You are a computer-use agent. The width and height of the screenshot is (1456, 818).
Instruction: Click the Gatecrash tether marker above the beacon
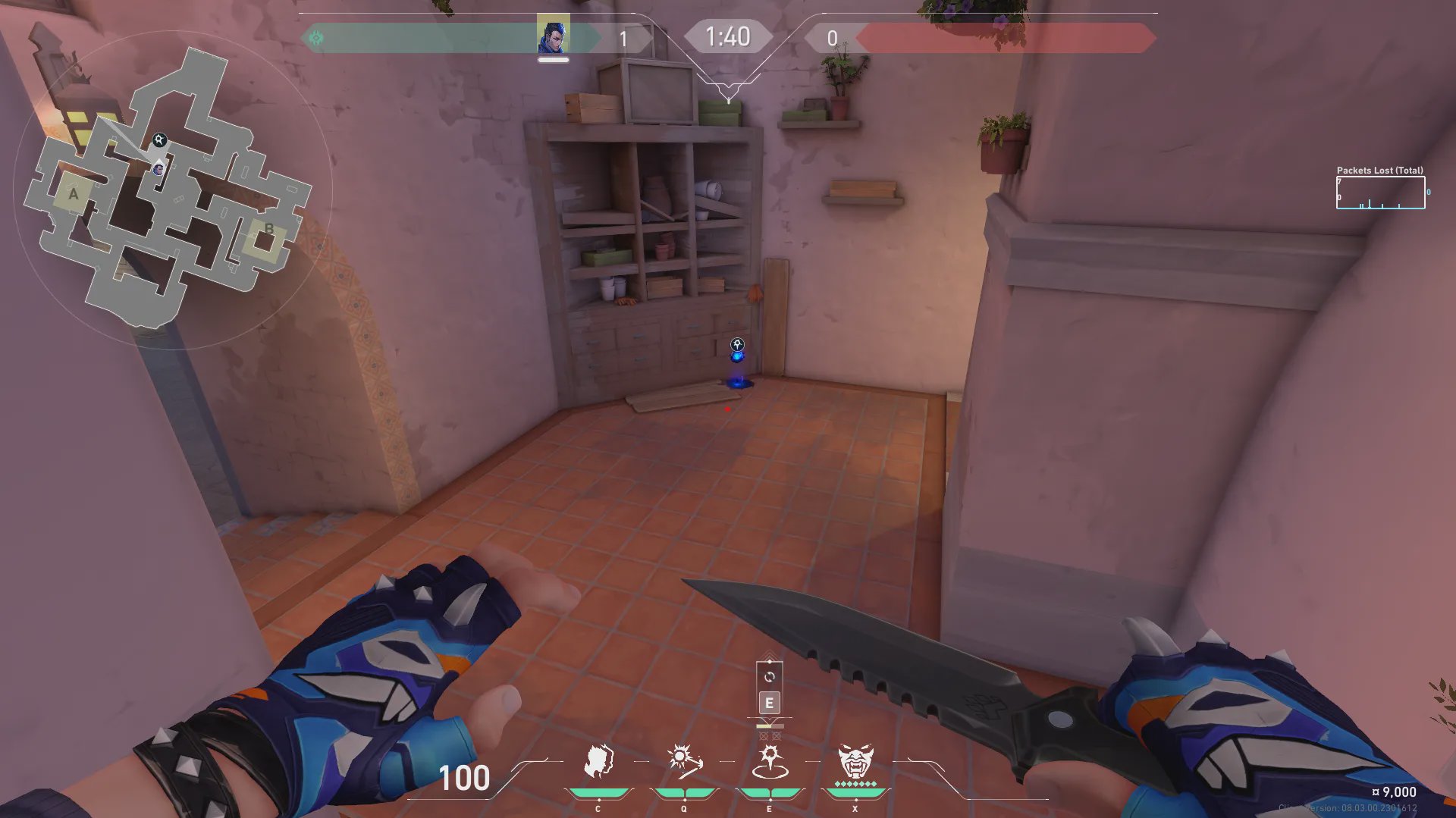click(x=737, y=345)
